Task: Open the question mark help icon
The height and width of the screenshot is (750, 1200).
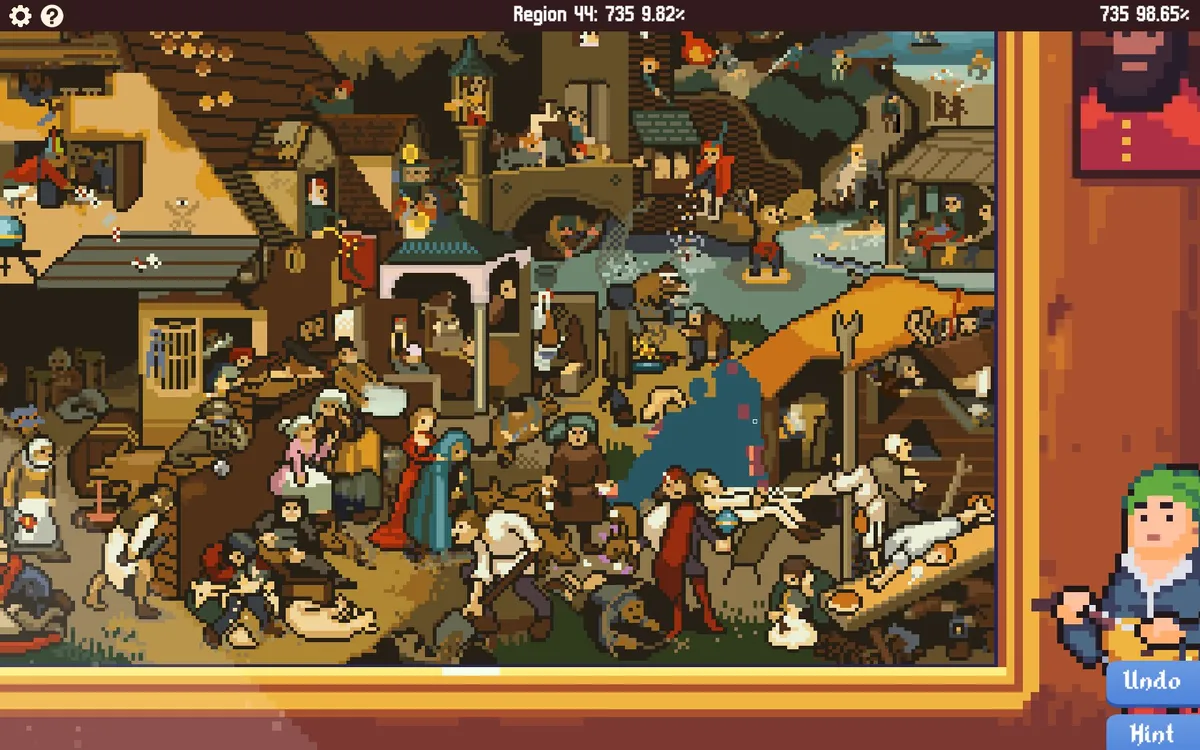Action: [51, 15]
